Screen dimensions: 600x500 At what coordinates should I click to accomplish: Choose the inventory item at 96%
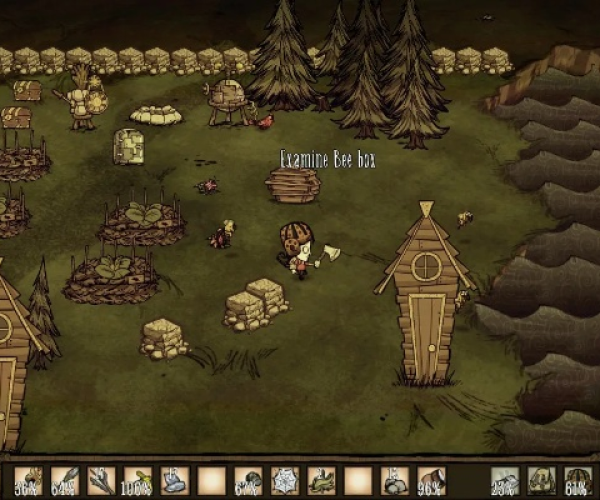click(x=431, y=482)
